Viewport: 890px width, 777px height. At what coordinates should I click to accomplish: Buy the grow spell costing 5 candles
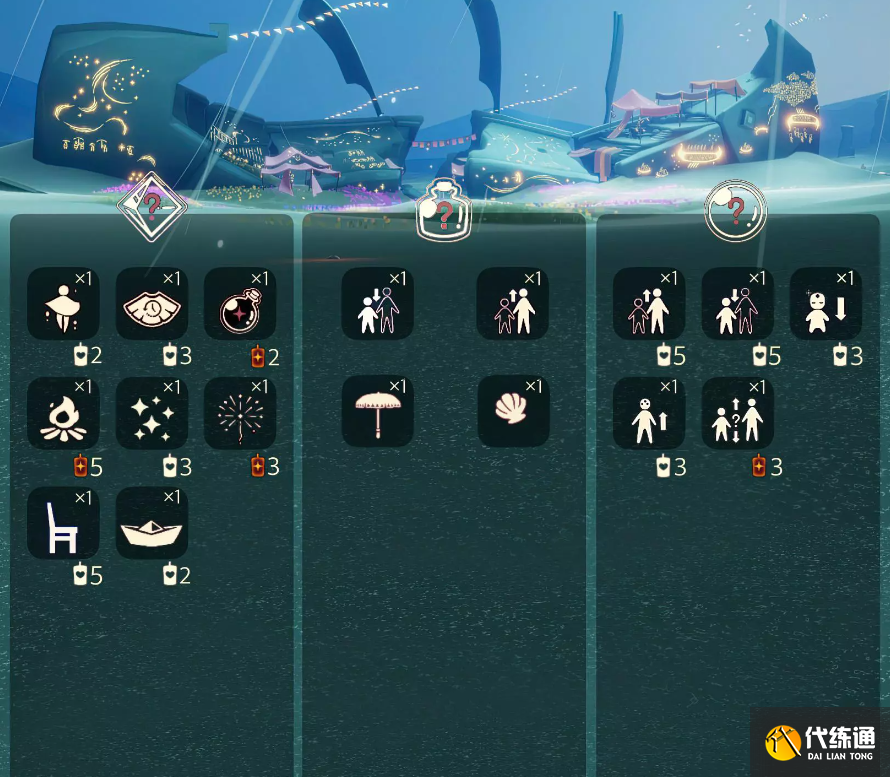649,304
